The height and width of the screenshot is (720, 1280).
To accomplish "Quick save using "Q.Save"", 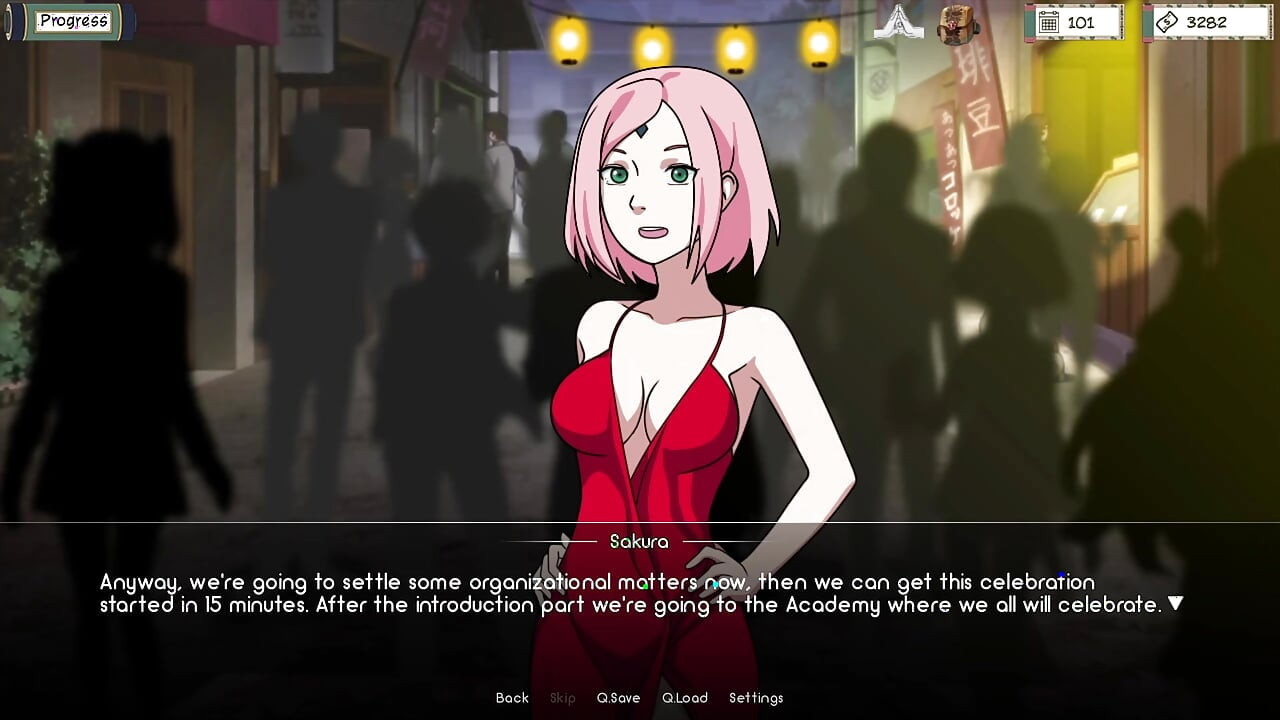I will [x=619, y=697].
